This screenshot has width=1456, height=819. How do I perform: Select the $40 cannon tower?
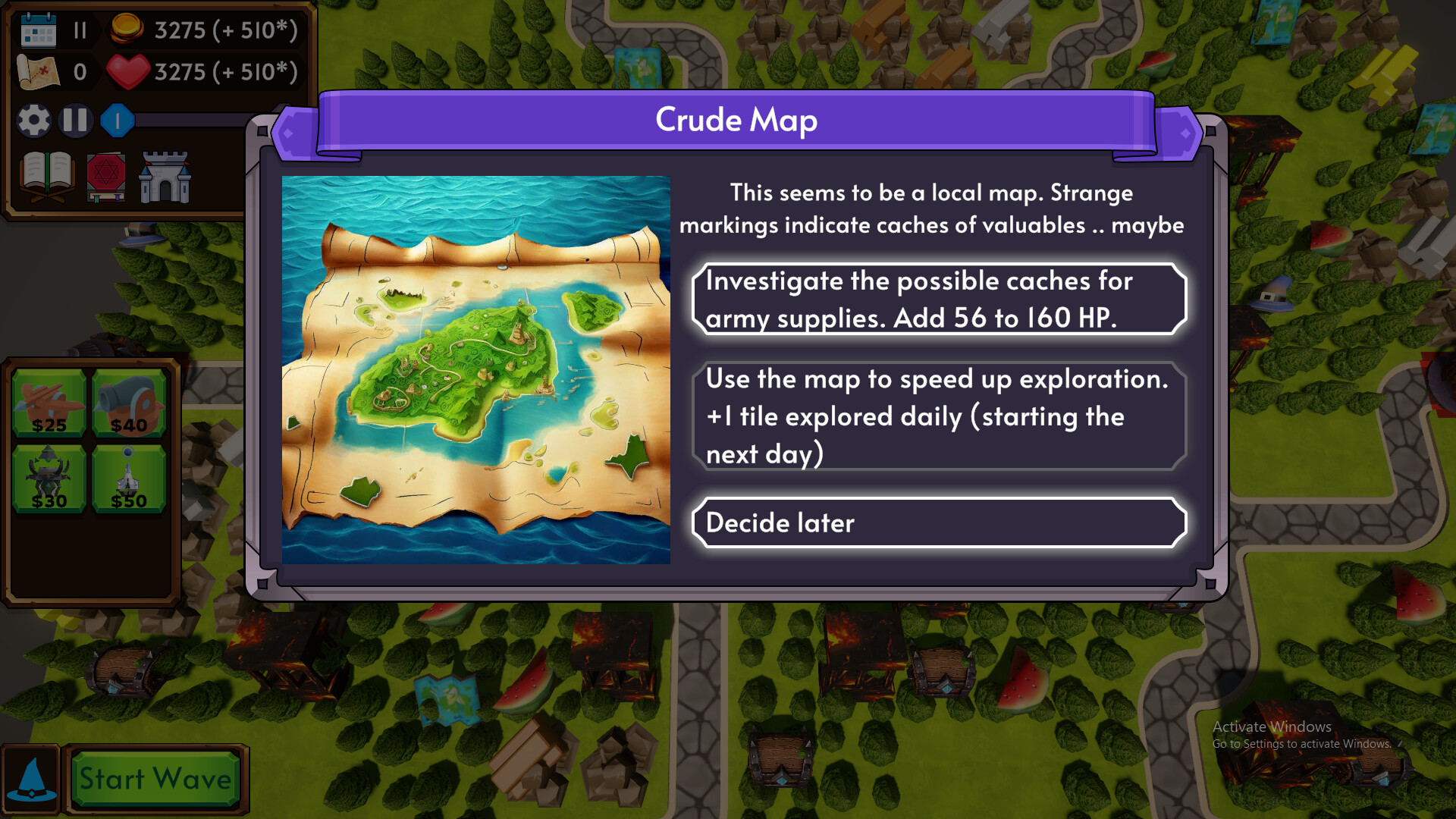click(x=130, y=400)
